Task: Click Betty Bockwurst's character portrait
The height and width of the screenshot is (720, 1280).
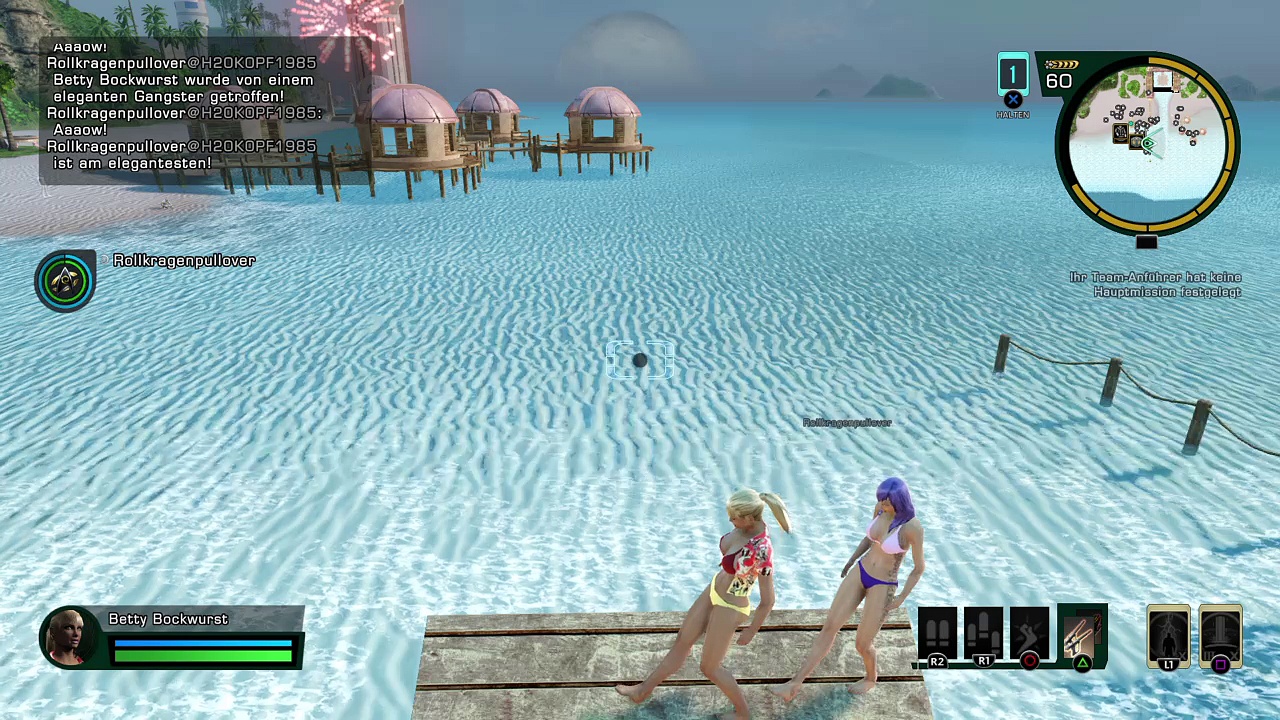Action: pyautogui.click(x=70, y=637)
